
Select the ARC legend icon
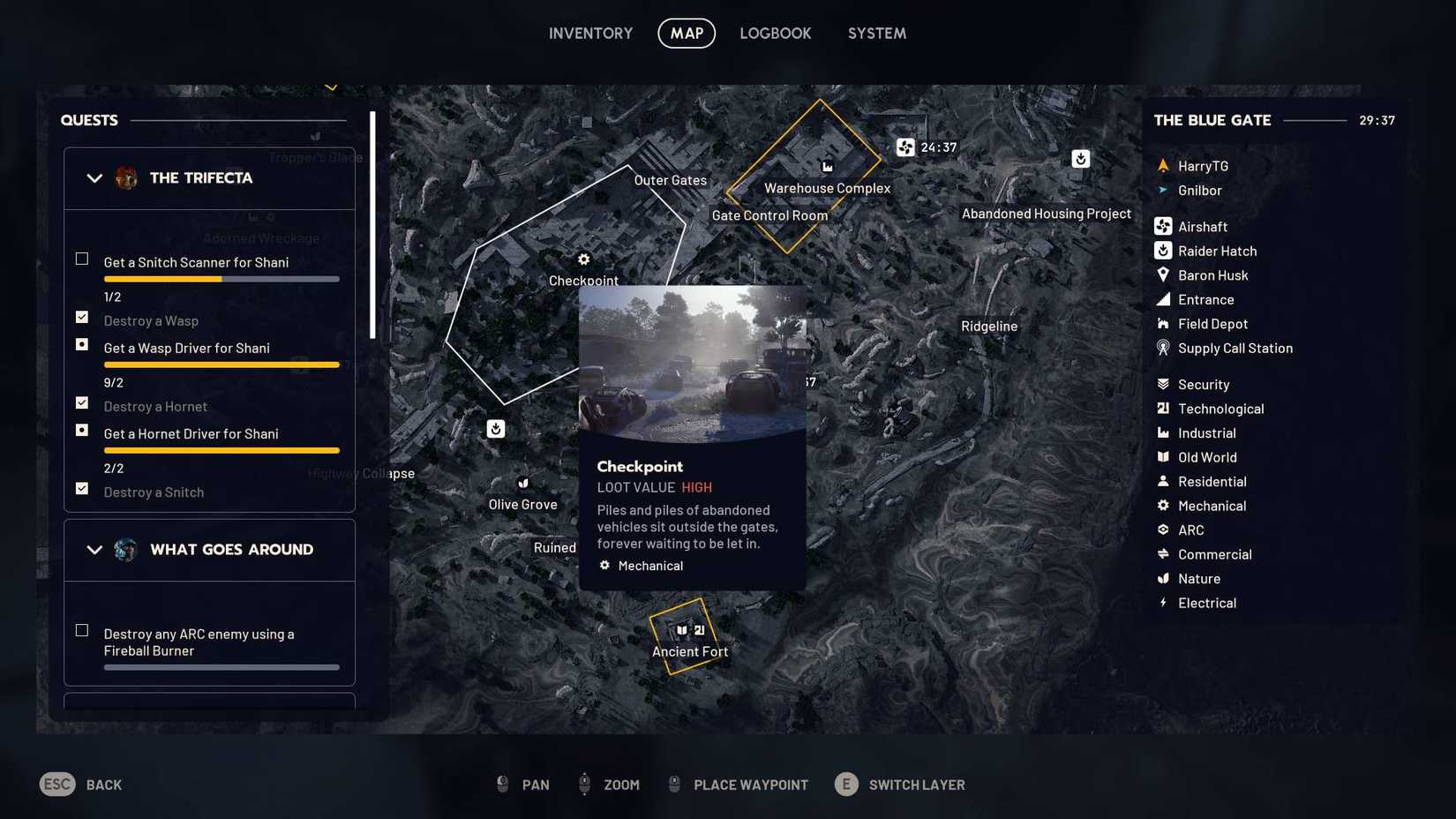tap(1162, 530)
